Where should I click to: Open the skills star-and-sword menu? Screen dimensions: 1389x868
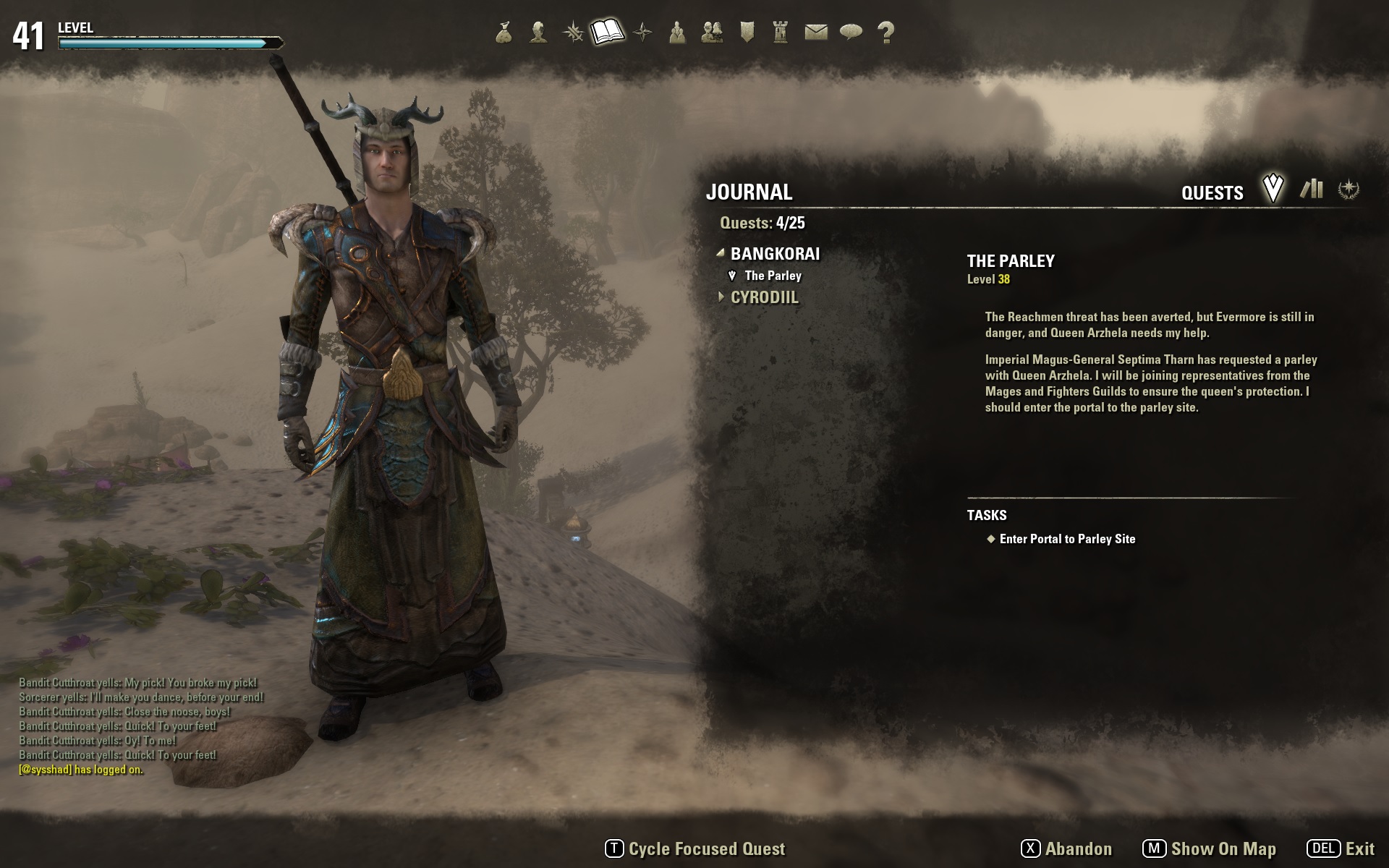click(573, 33)
